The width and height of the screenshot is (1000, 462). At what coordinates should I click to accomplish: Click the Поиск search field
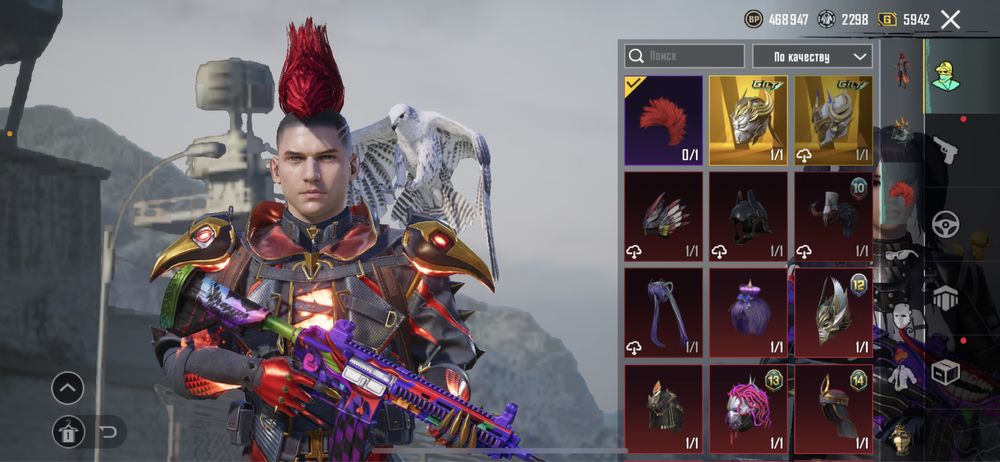(685, 56)
